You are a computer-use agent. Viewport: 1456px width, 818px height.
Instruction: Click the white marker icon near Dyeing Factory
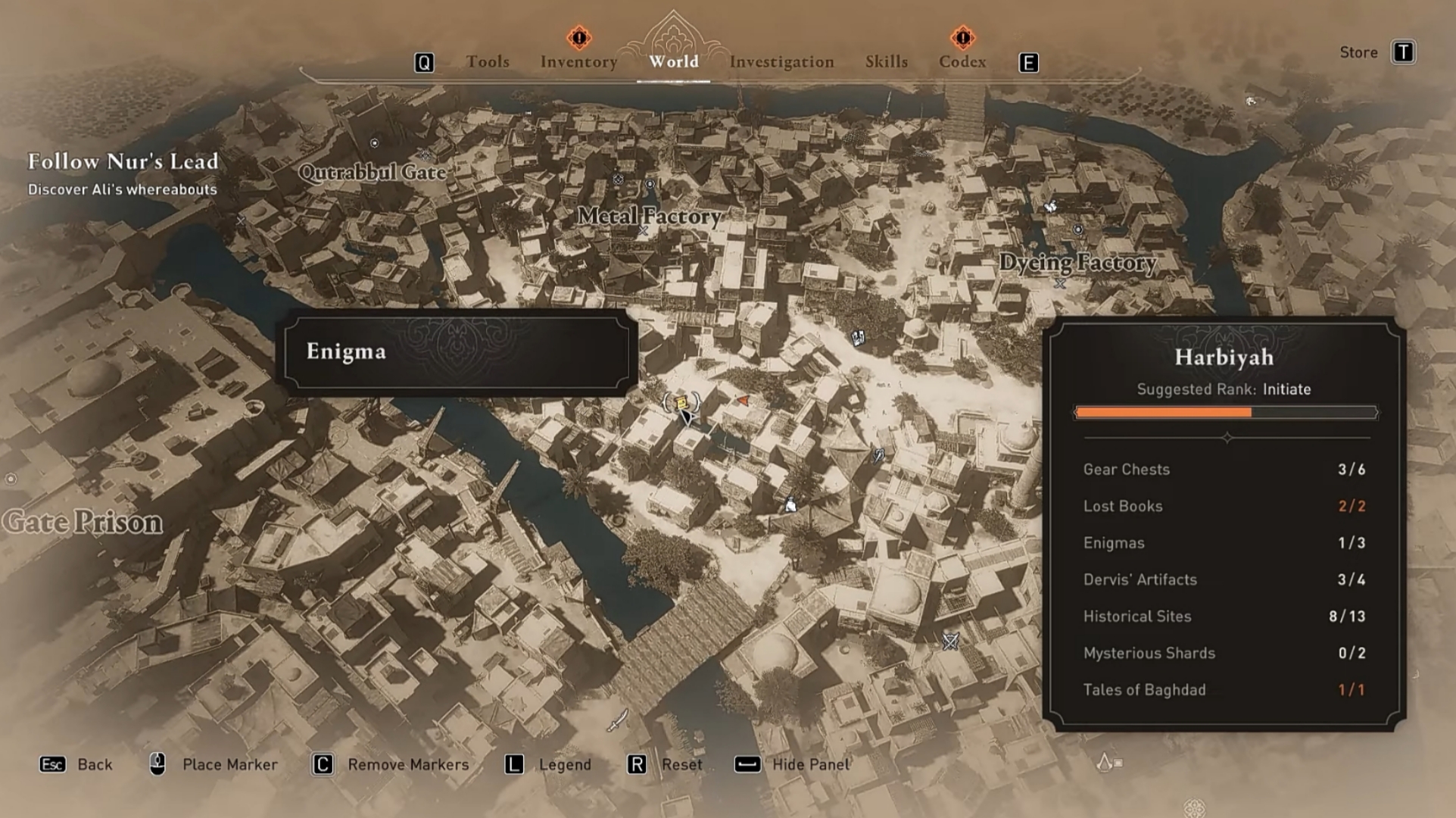1050,205
